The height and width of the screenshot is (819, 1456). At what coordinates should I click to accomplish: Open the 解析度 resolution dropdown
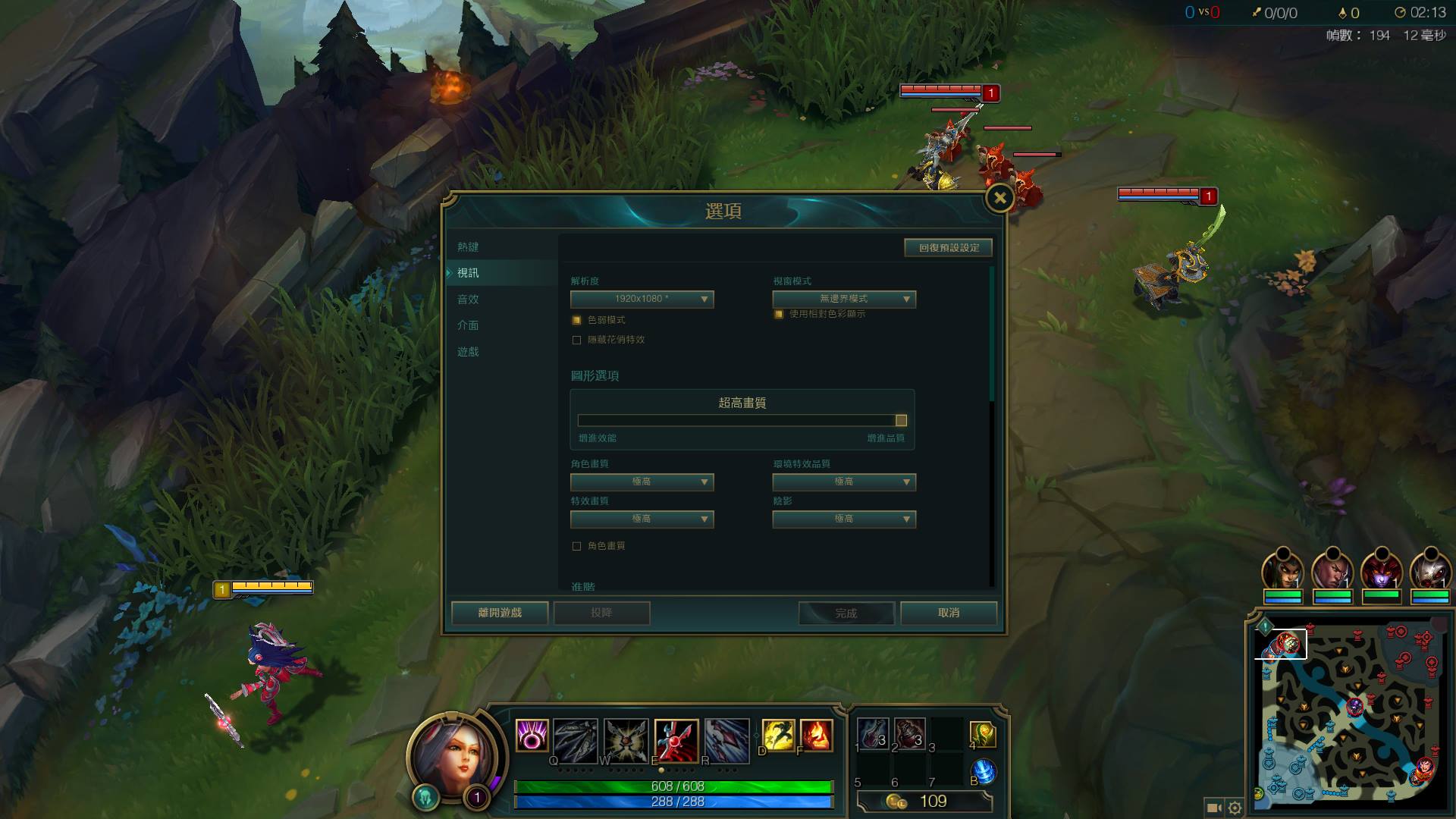pos(642,300)
